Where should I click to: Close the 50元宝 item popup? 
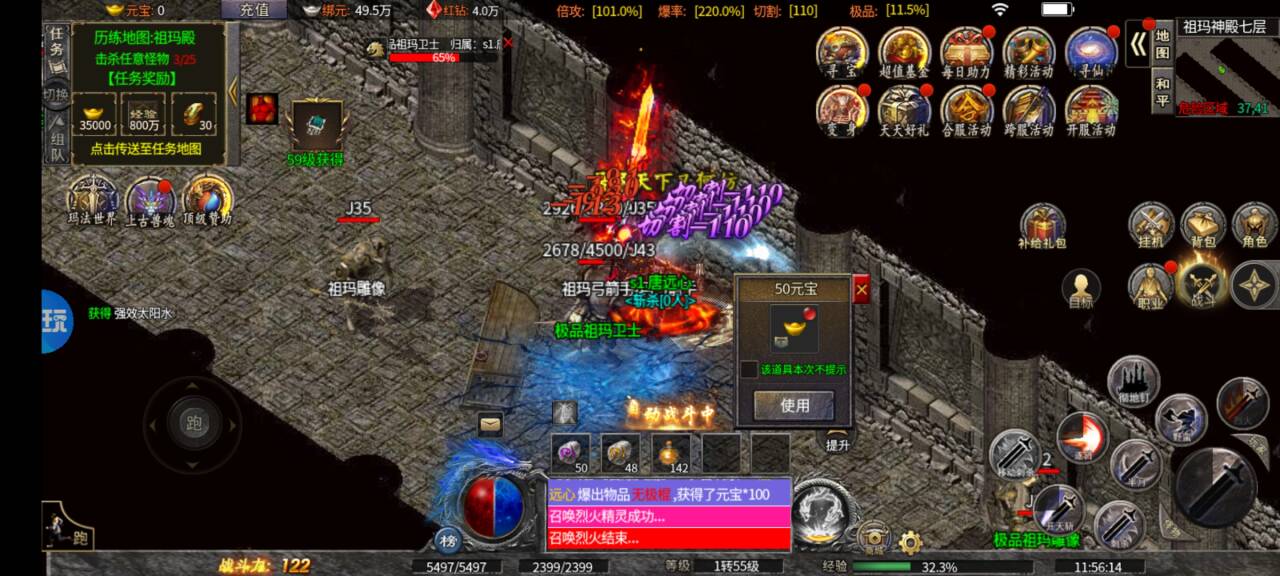click(861, 289)
